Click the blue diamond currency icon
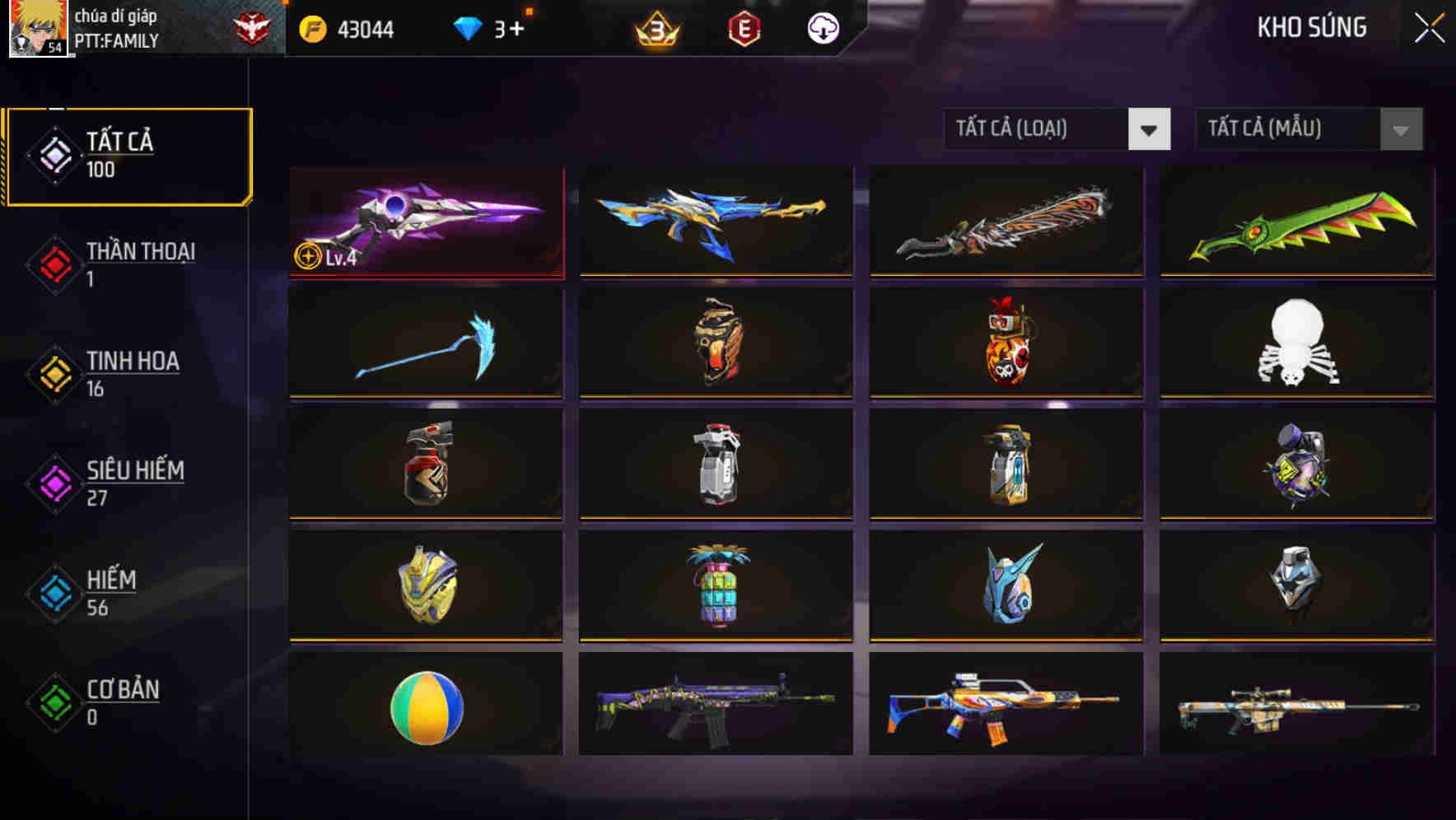Screen dimensions: 1456x820 466,26
